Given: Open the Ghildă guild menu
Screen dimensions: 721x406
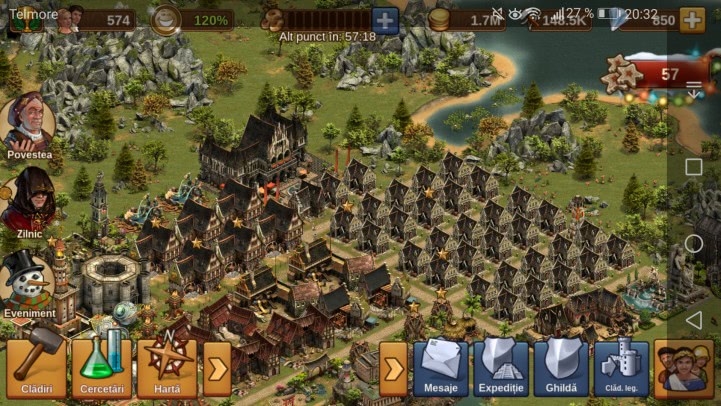Looking at the screenshot, I should click(x=561, y=367).
